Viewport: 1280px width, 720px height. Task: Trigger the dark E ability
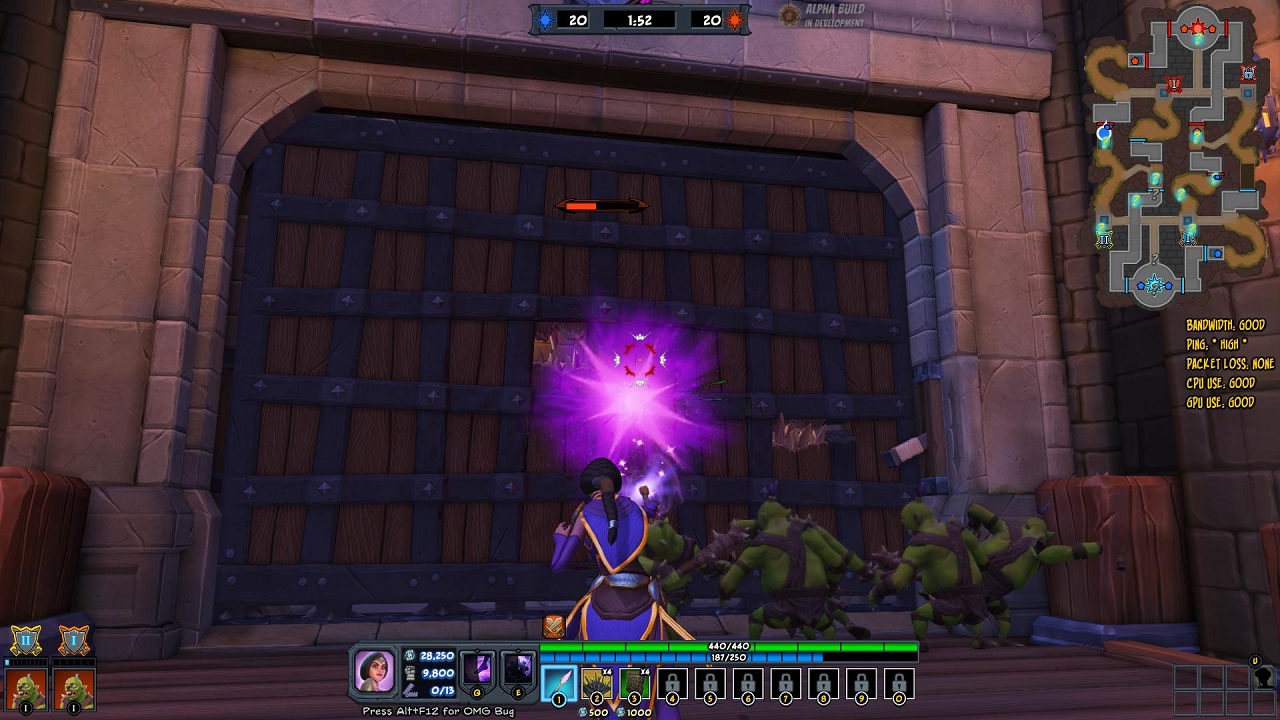click(x=518, y=669)
